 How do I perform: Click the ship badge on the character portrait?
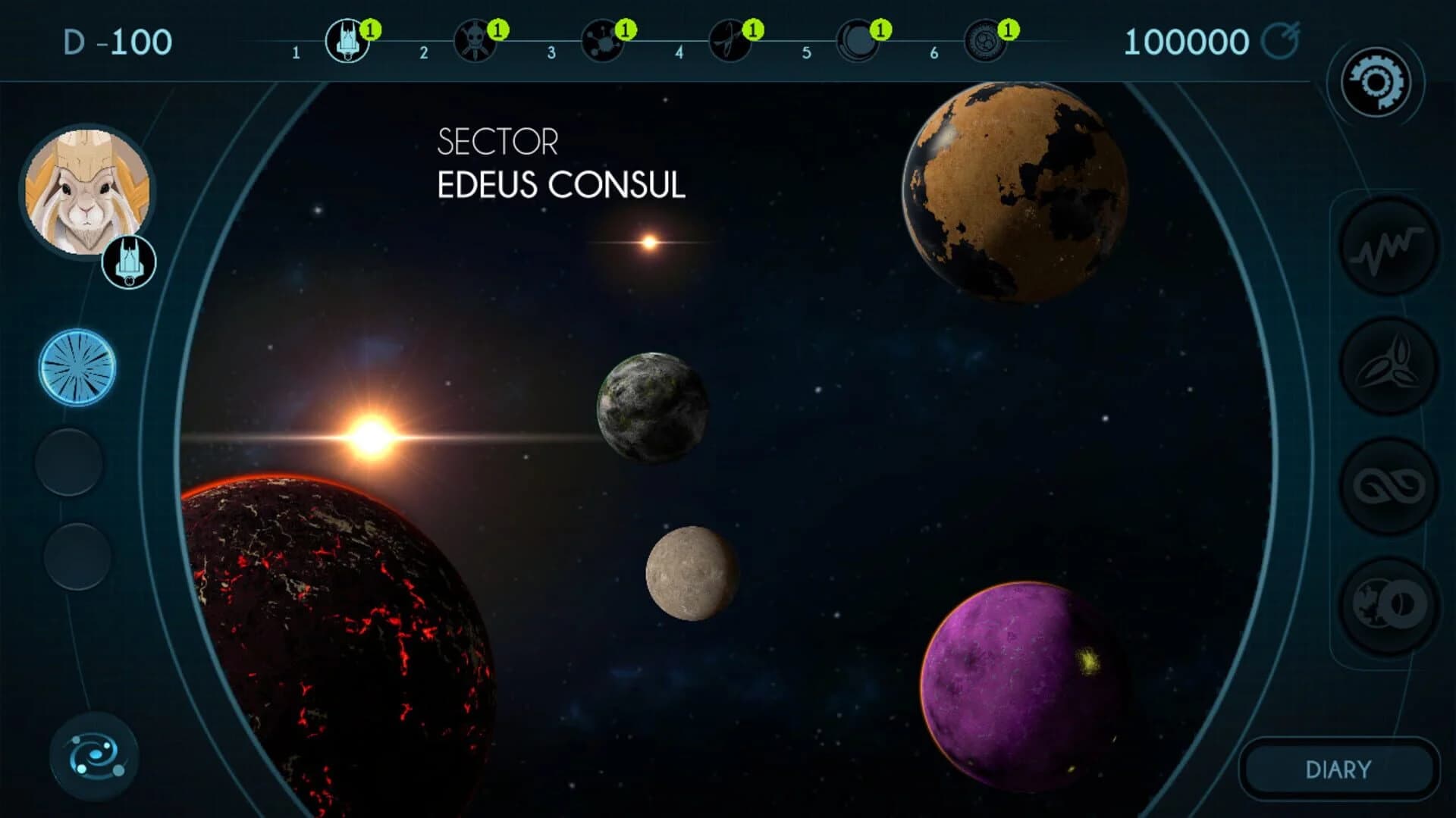click(x=129, y=262)
